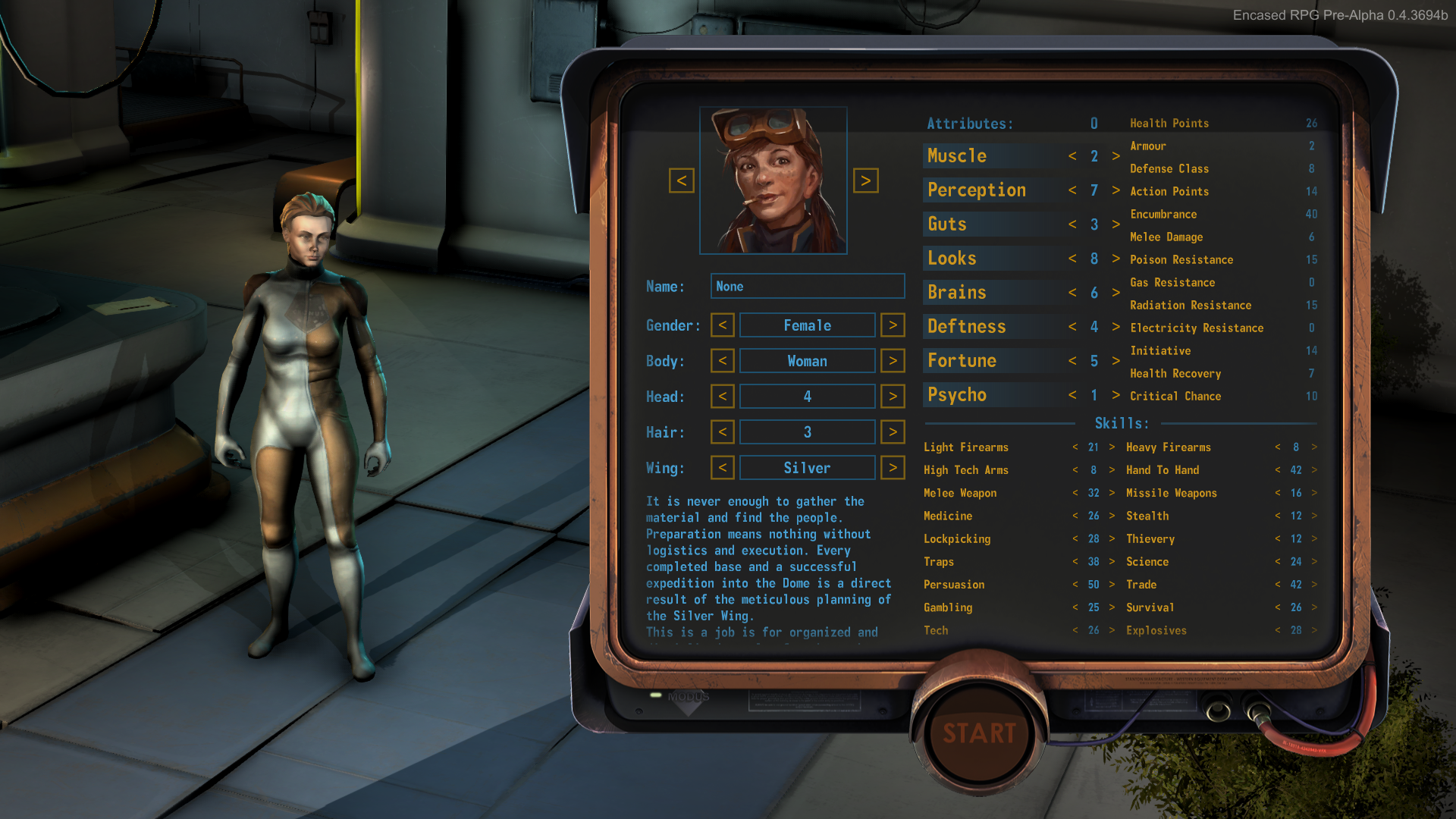1456x819 pixels.
Task: Increase the Muscle attribute
Action: [1116, 156]
